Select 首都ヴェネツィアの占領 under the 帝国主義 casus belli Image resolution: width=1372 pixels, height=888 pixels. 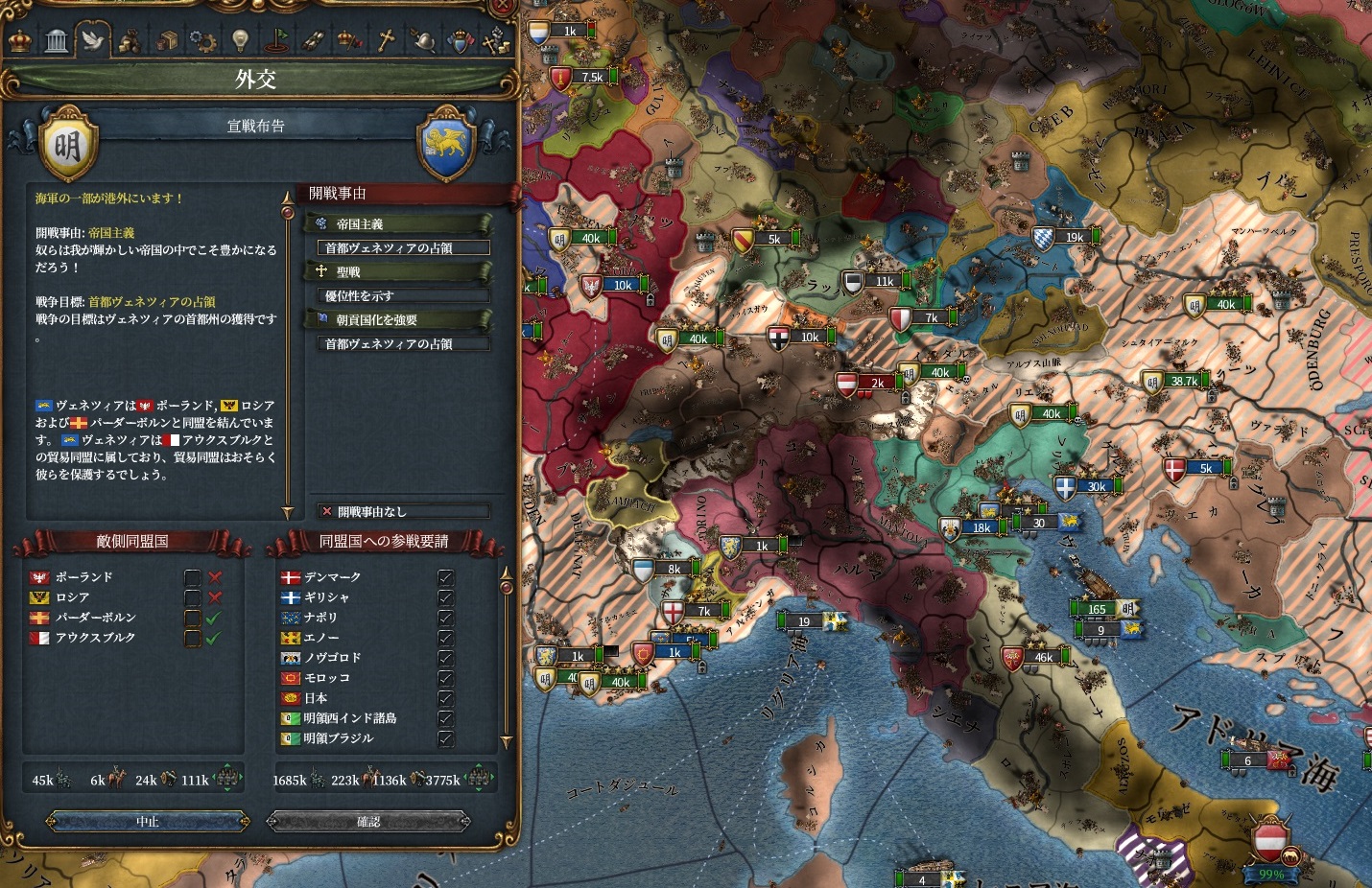click(x=403, y=248)
